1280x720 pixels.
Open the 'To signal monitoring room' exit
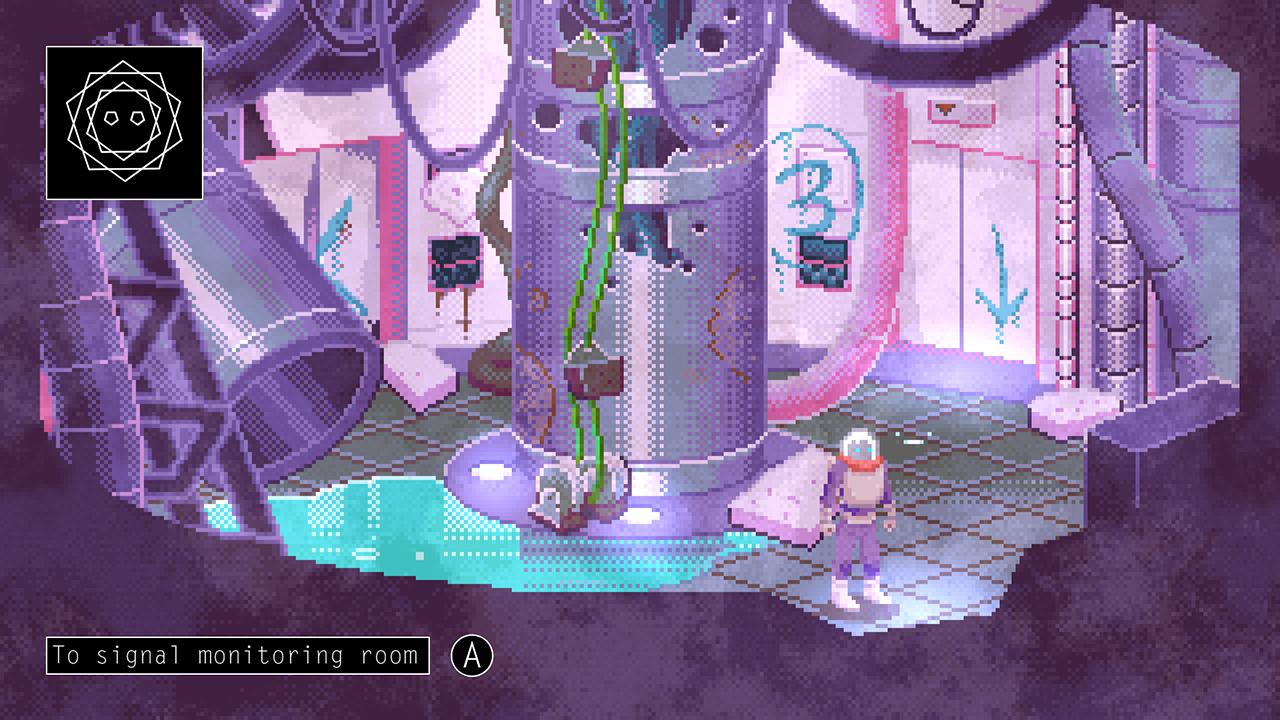pos(240,654)
